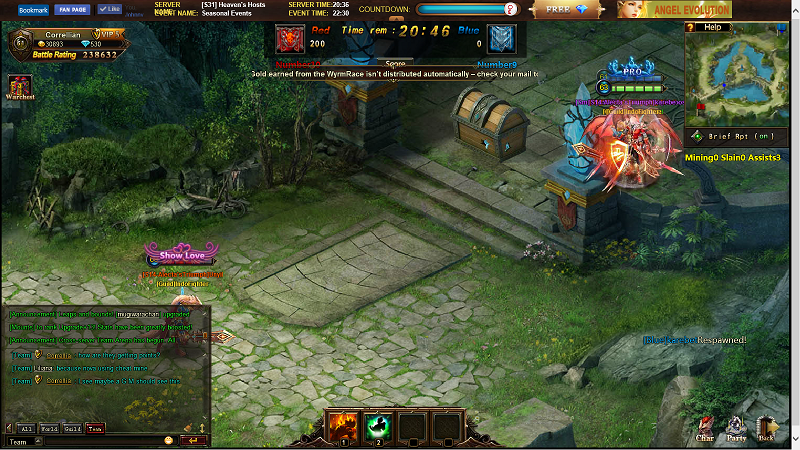This screenshot has height=450, width=800.
Task: Claim the FREE diamond offer
Action: pos(568,9)
